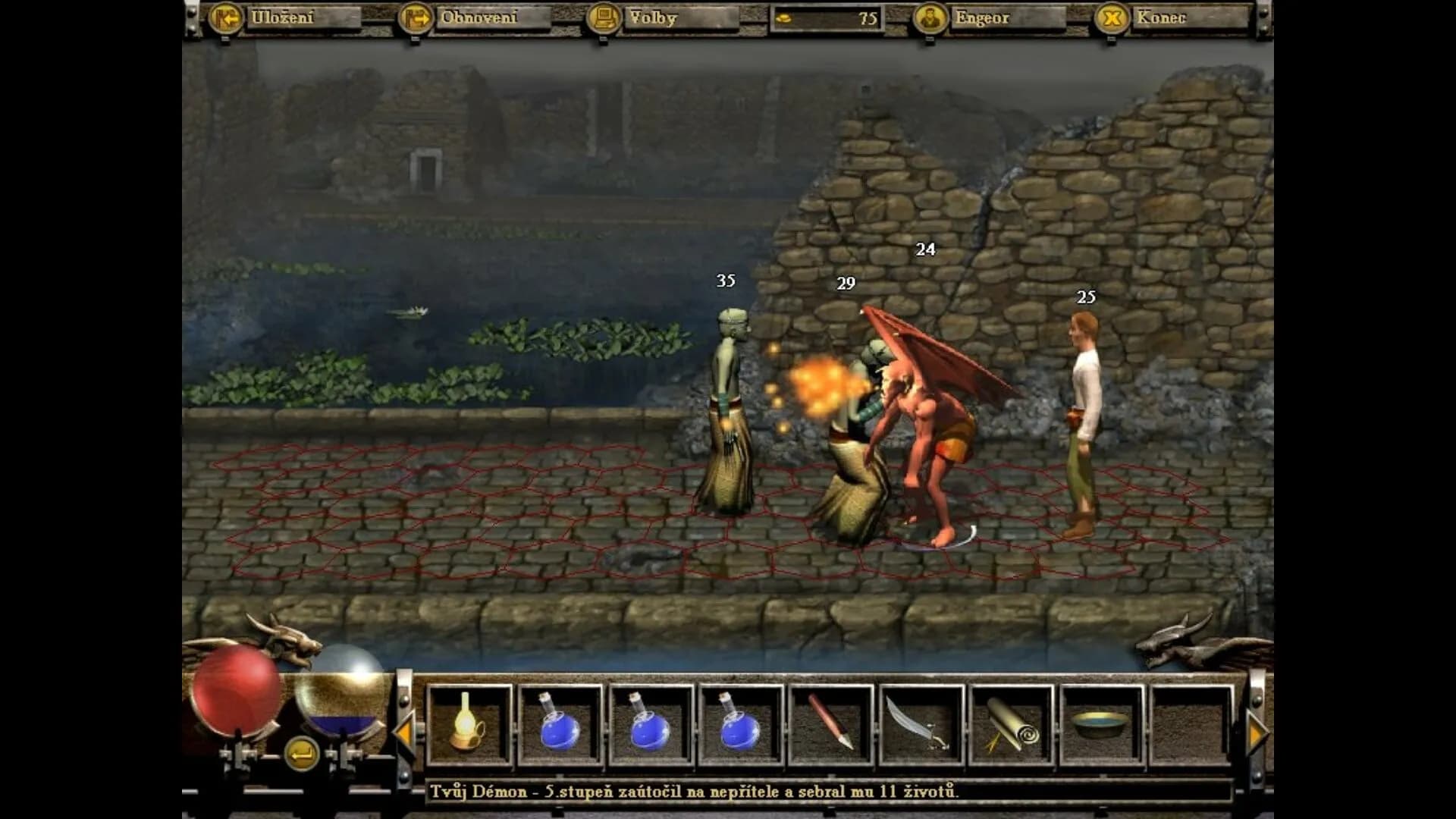Select the wooden stick item slot
Image resolution: width=1456 pixels, height=819 pixels.
coord(830,726)
